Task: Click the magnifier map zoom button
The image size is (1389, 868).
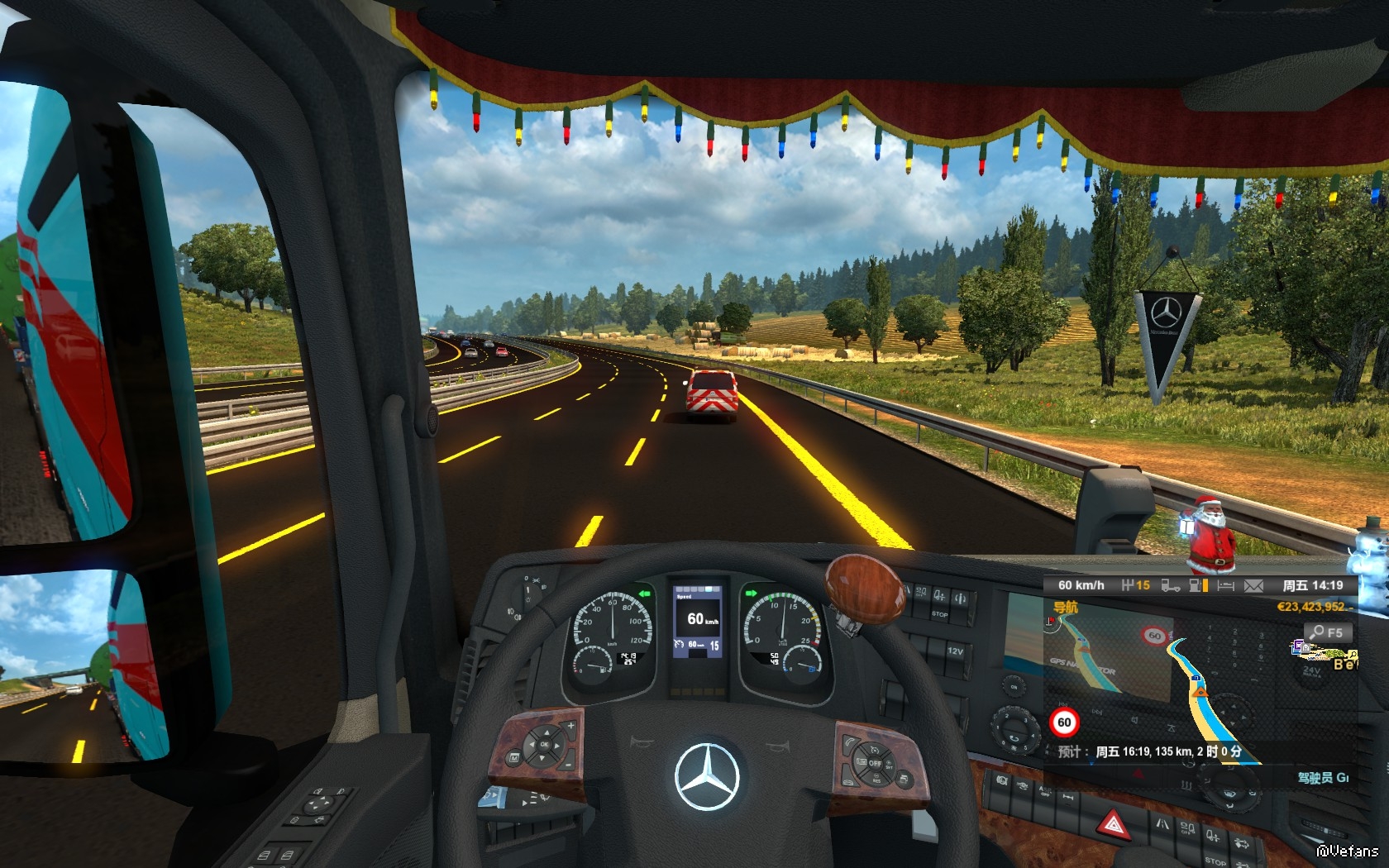Action: tap(1327, 632)
